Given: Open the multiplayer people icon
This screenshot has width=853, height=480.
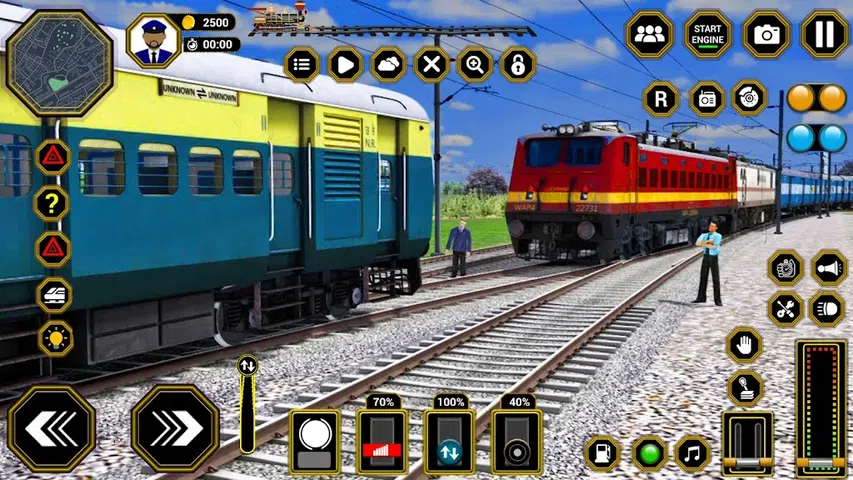Looking at the screenshot, I should coord(649,35).
